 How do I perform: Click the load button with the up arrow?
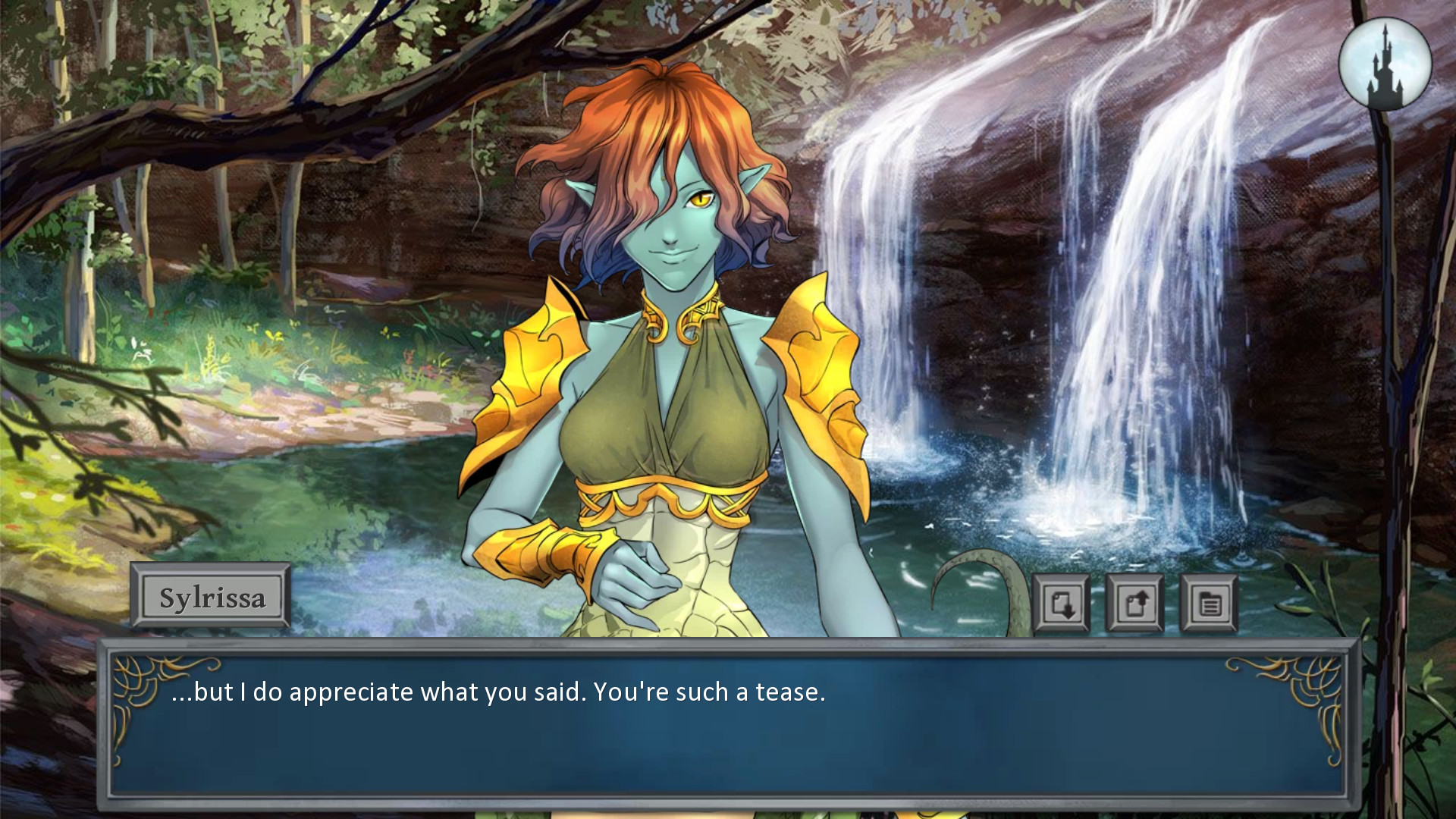pos(1134,604)
